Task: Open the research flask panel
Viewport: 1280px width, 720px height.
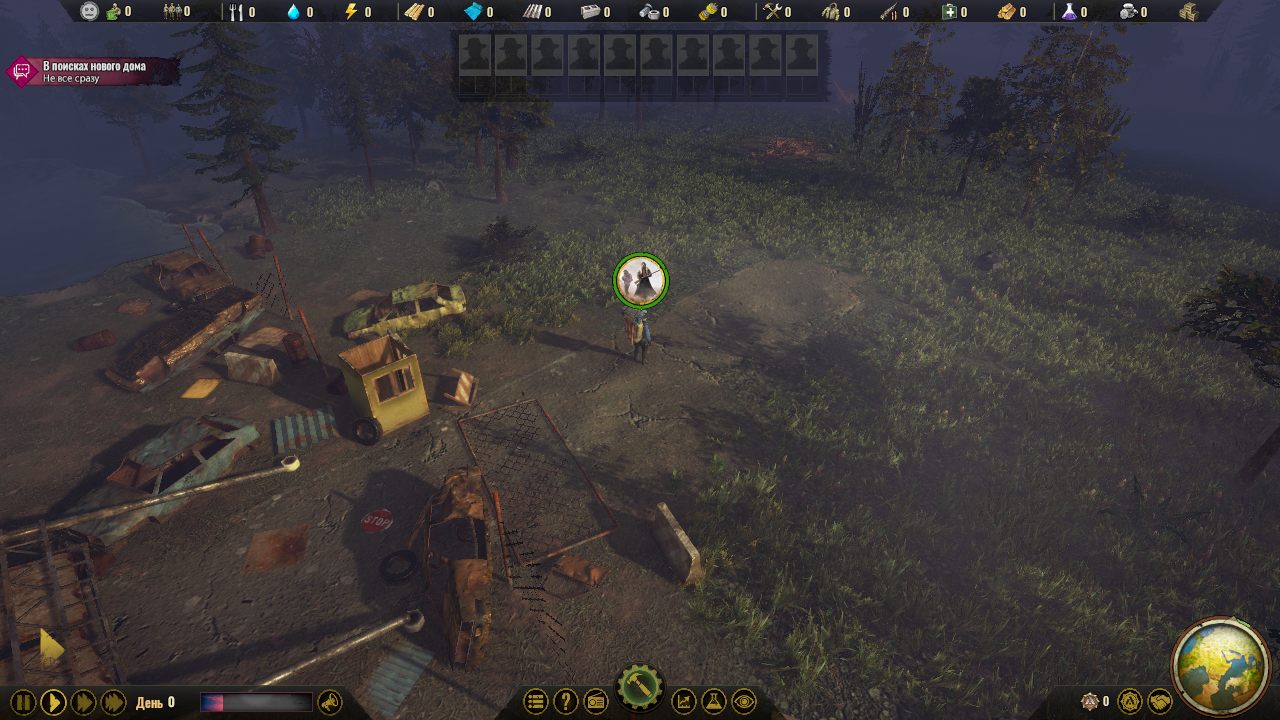Action: click(714, 702)
